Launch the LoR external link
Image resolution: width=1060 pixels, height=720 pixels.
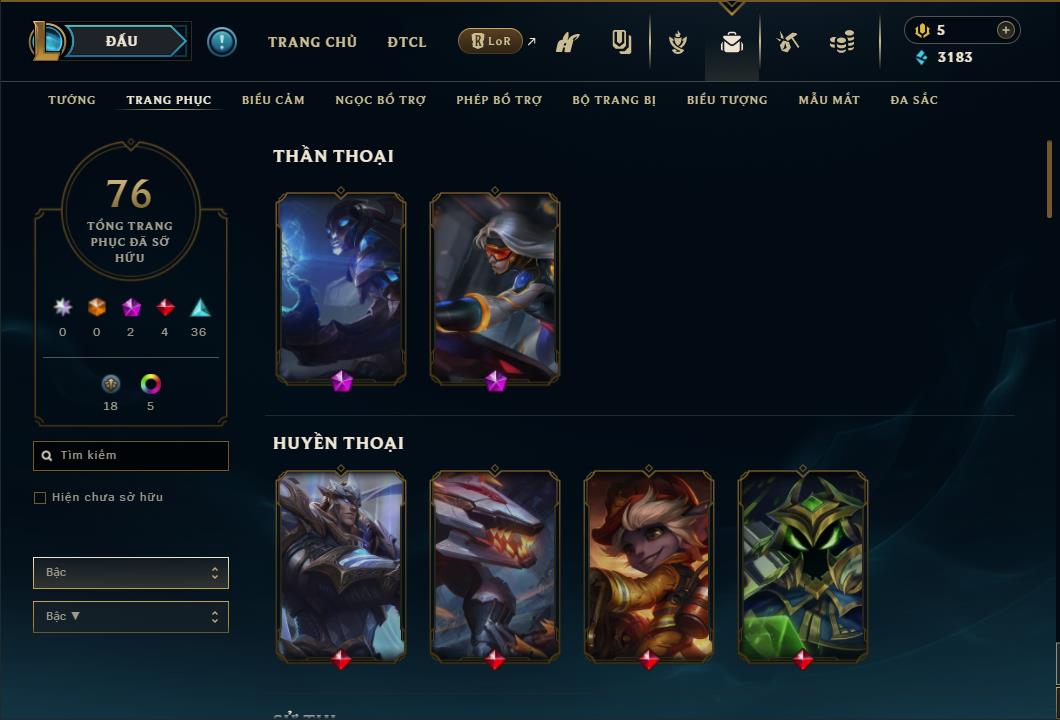491,41
